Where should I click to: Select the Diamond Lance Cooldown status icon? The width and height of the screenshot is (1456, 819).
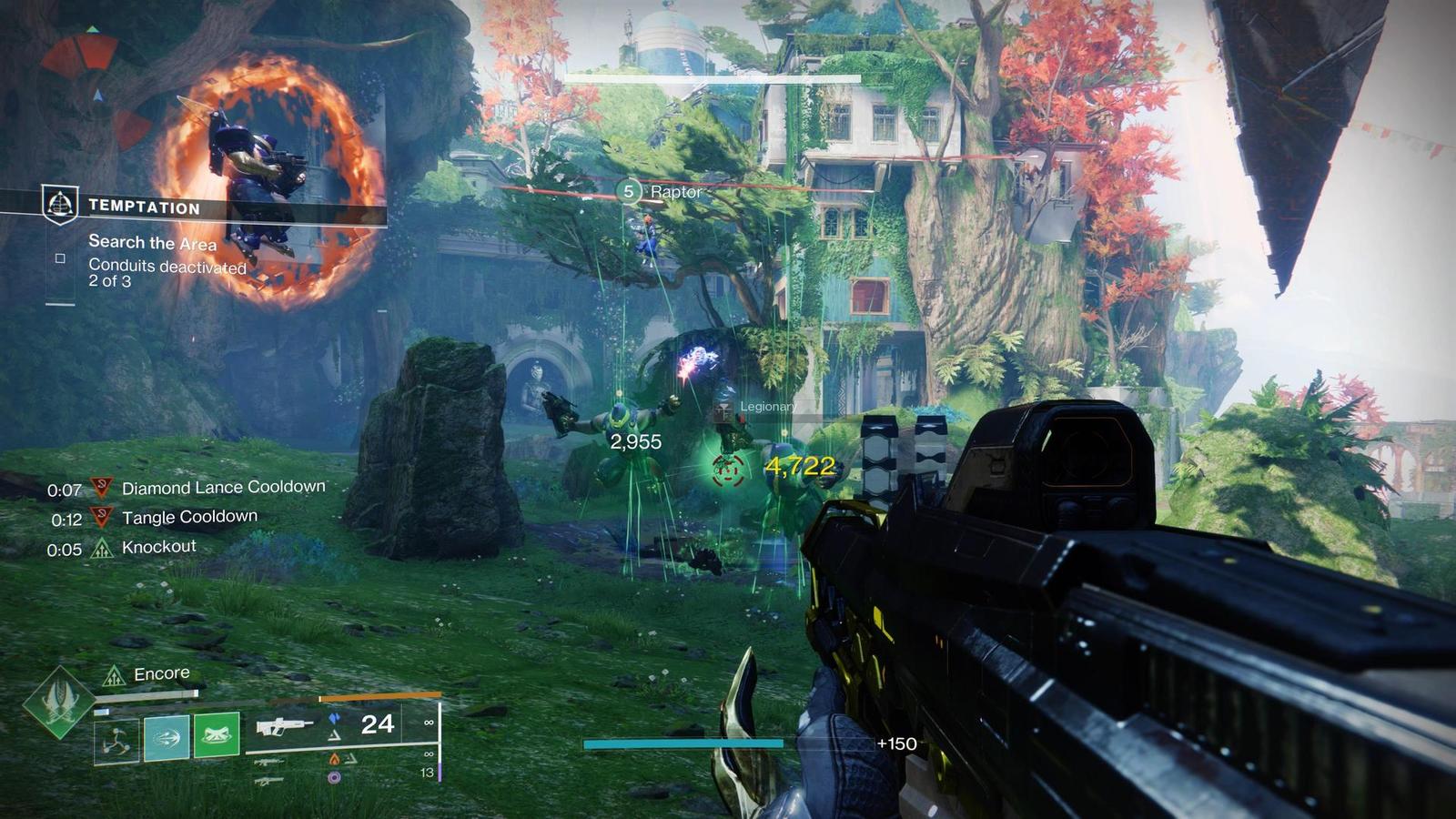(x=102, y=489)
